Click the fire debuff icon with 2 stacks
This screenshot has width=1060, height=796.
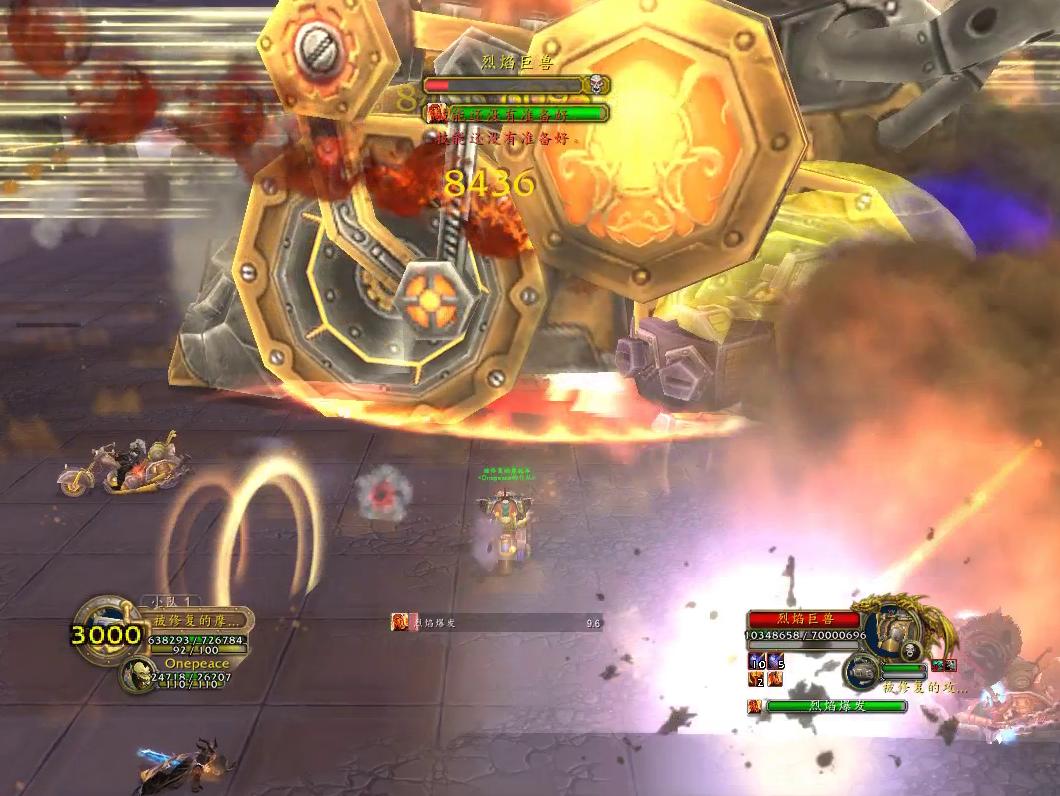coord(757,680)
